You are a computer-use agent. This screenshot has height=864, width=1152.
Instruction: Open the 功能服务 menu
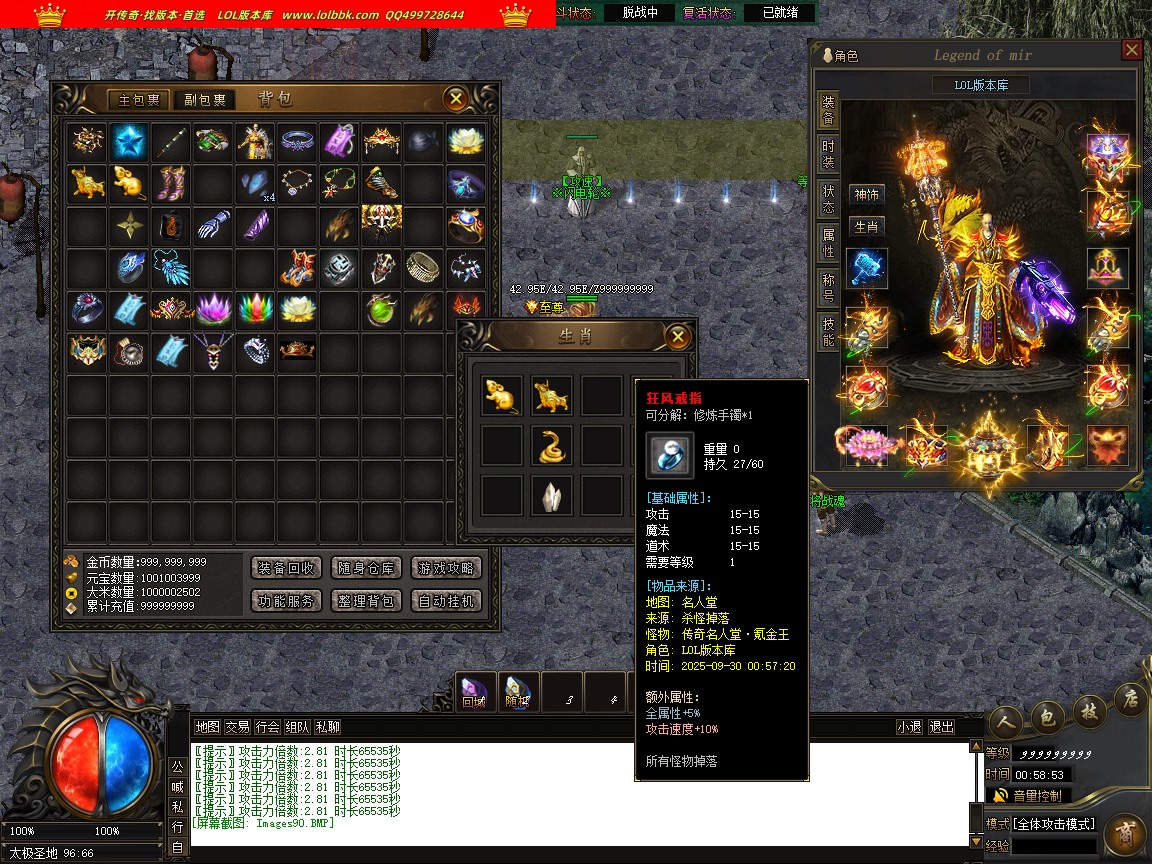(x=286, y=601)
